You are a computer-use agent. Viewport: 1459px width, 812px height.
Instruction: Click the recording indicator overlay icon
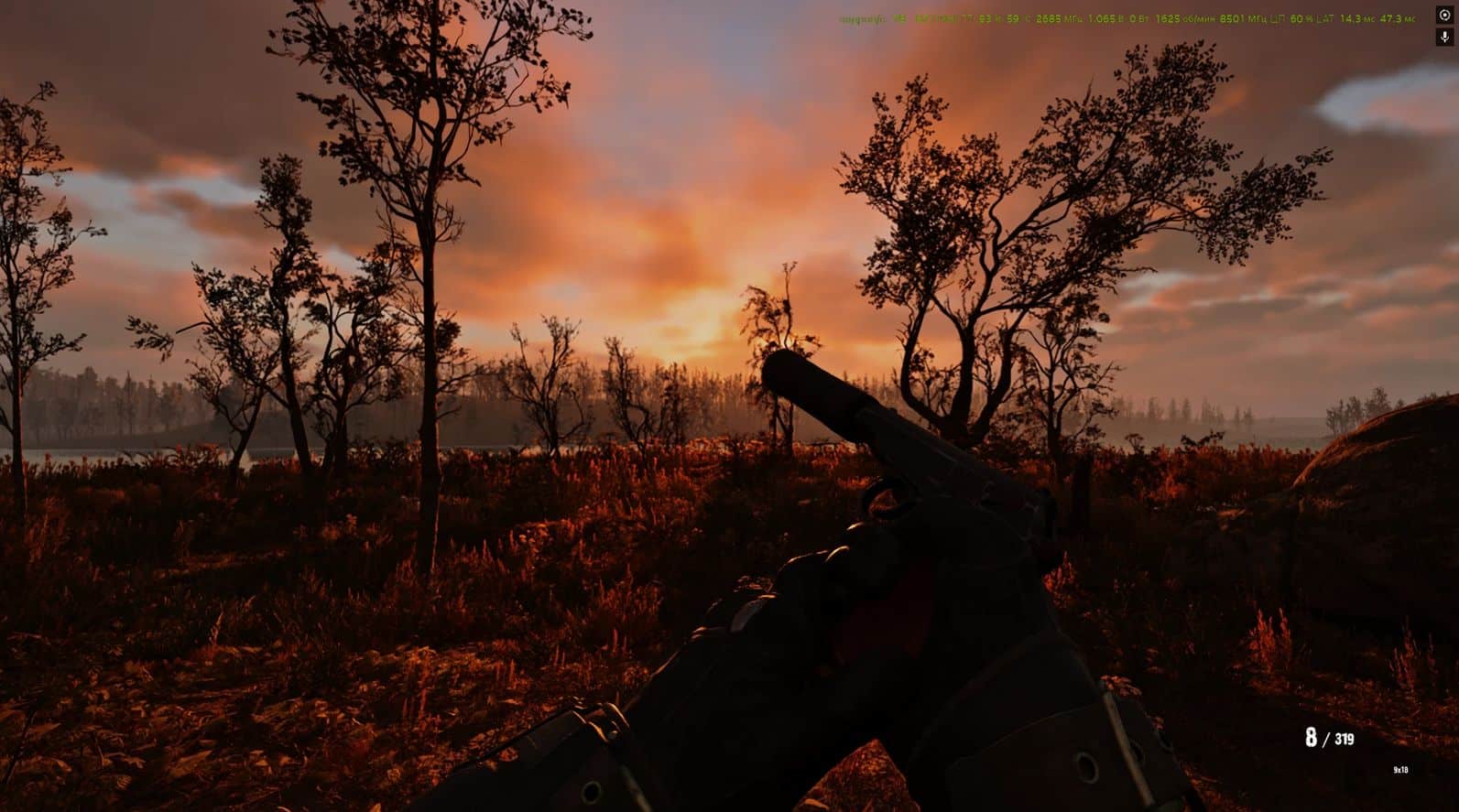[1445, 16]
